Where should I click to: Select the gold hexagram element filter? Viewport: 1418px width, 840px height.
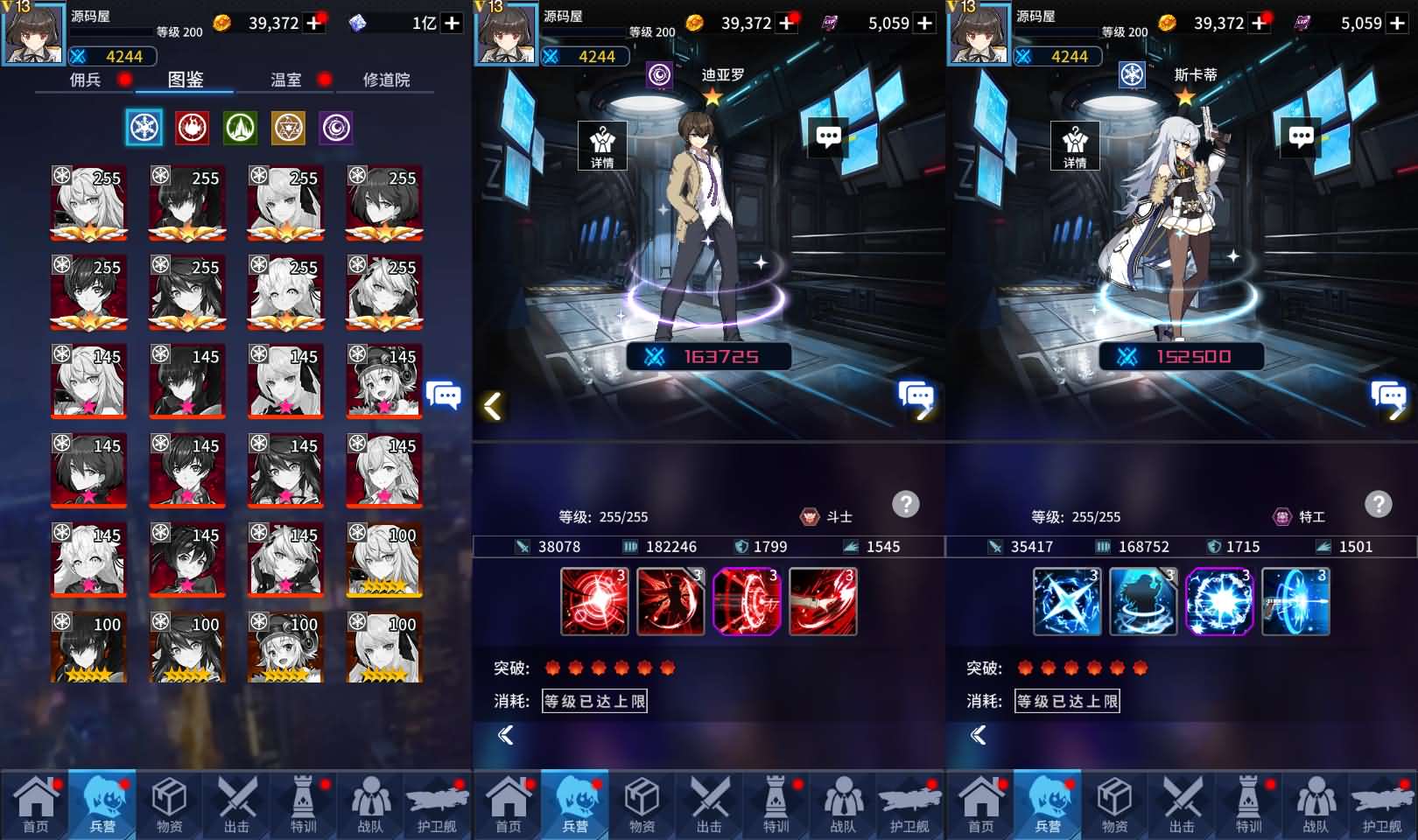coord(288,128)
